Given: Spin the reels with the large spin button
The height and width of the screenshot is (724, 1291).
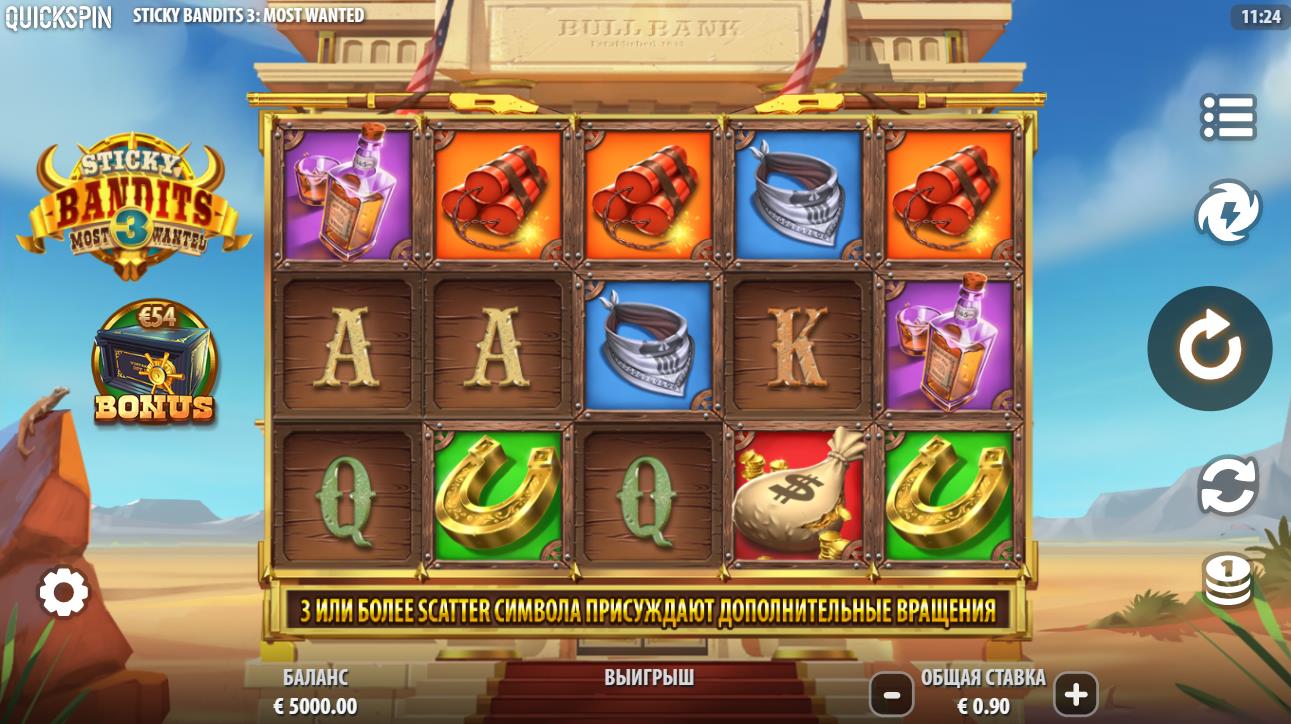Looking at the screenshot, I should coord(1209,349).
